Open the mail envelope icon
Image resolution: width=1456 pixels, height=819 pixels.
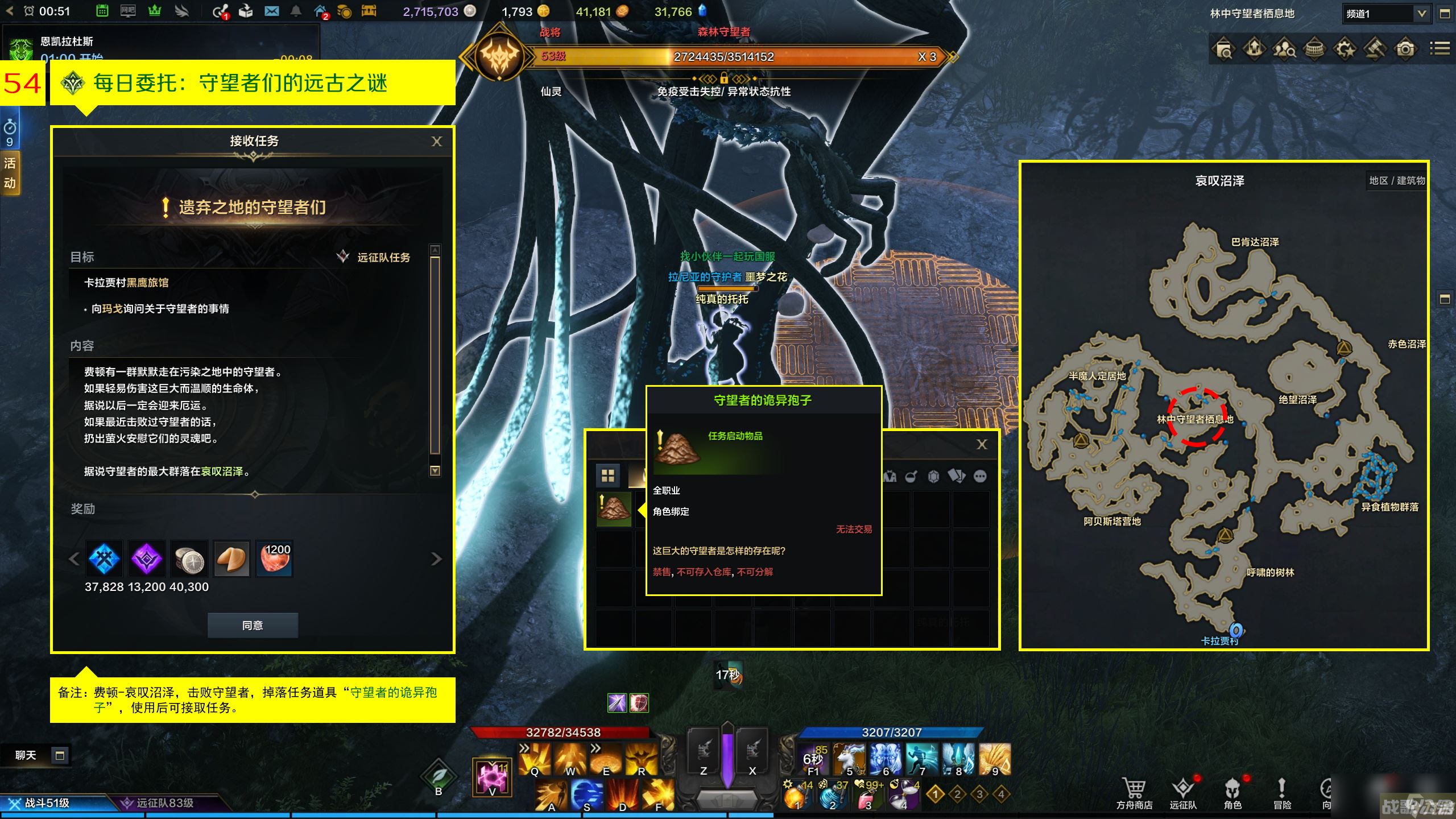[271, 11]
